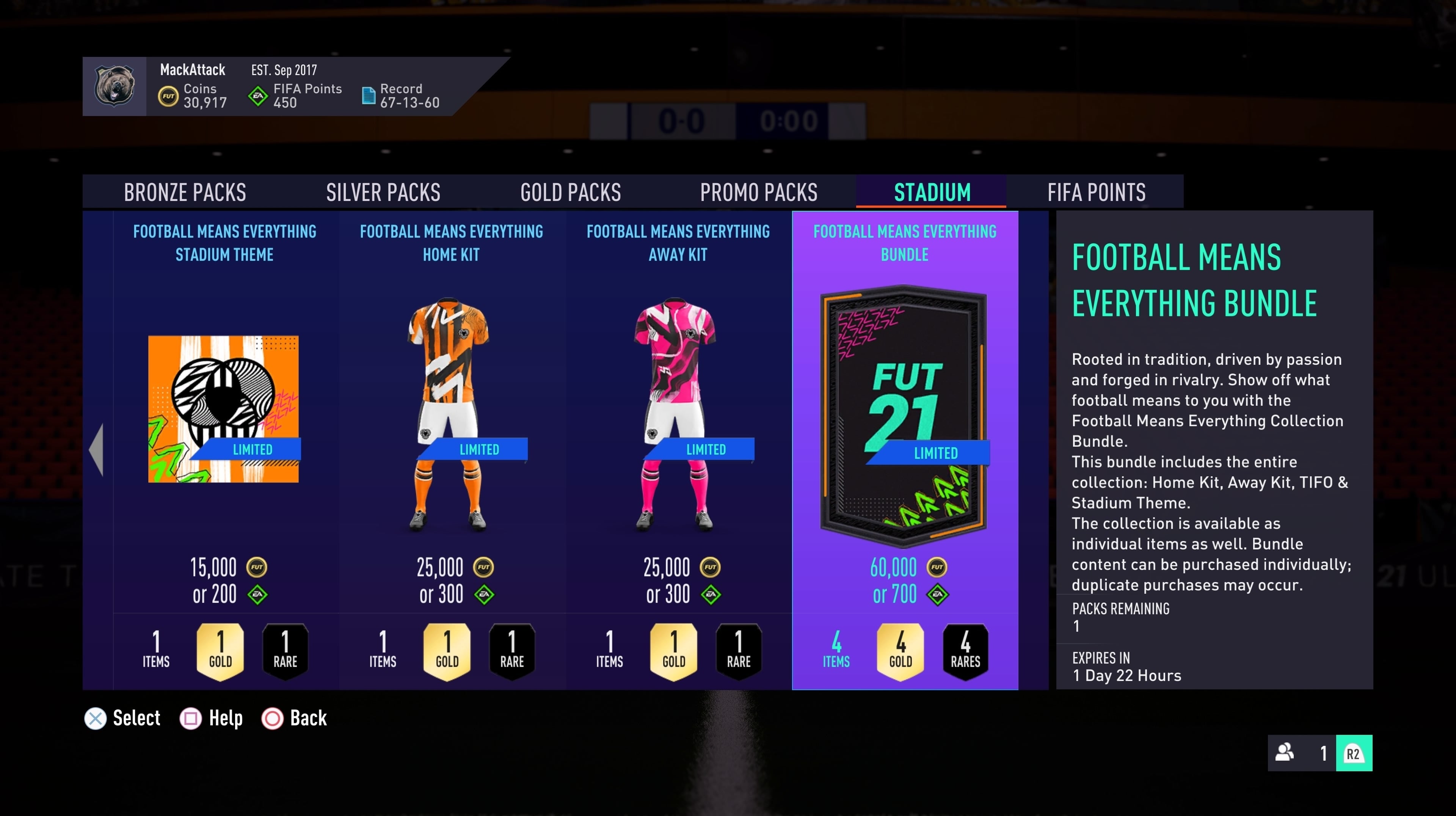Open the Promo Packs tab
Viewport: 1456px width, 816px height.
click(x=758, y=192)
